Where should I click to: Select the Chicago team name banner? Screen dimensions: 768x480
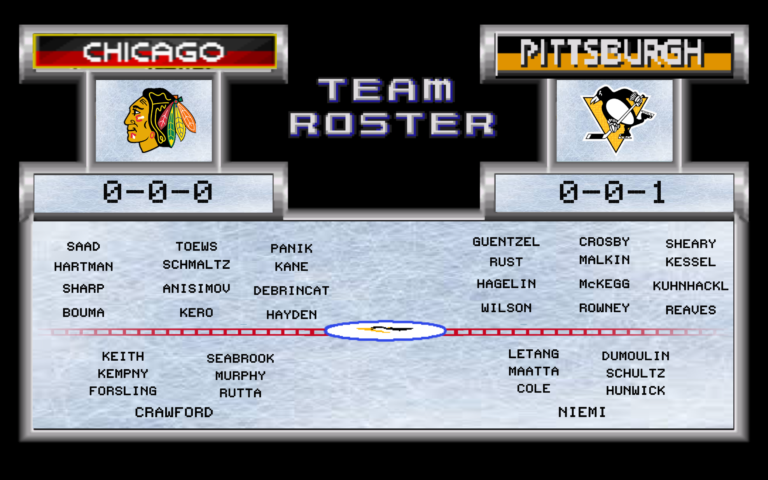pyautogui.click(x=154, y=51)
